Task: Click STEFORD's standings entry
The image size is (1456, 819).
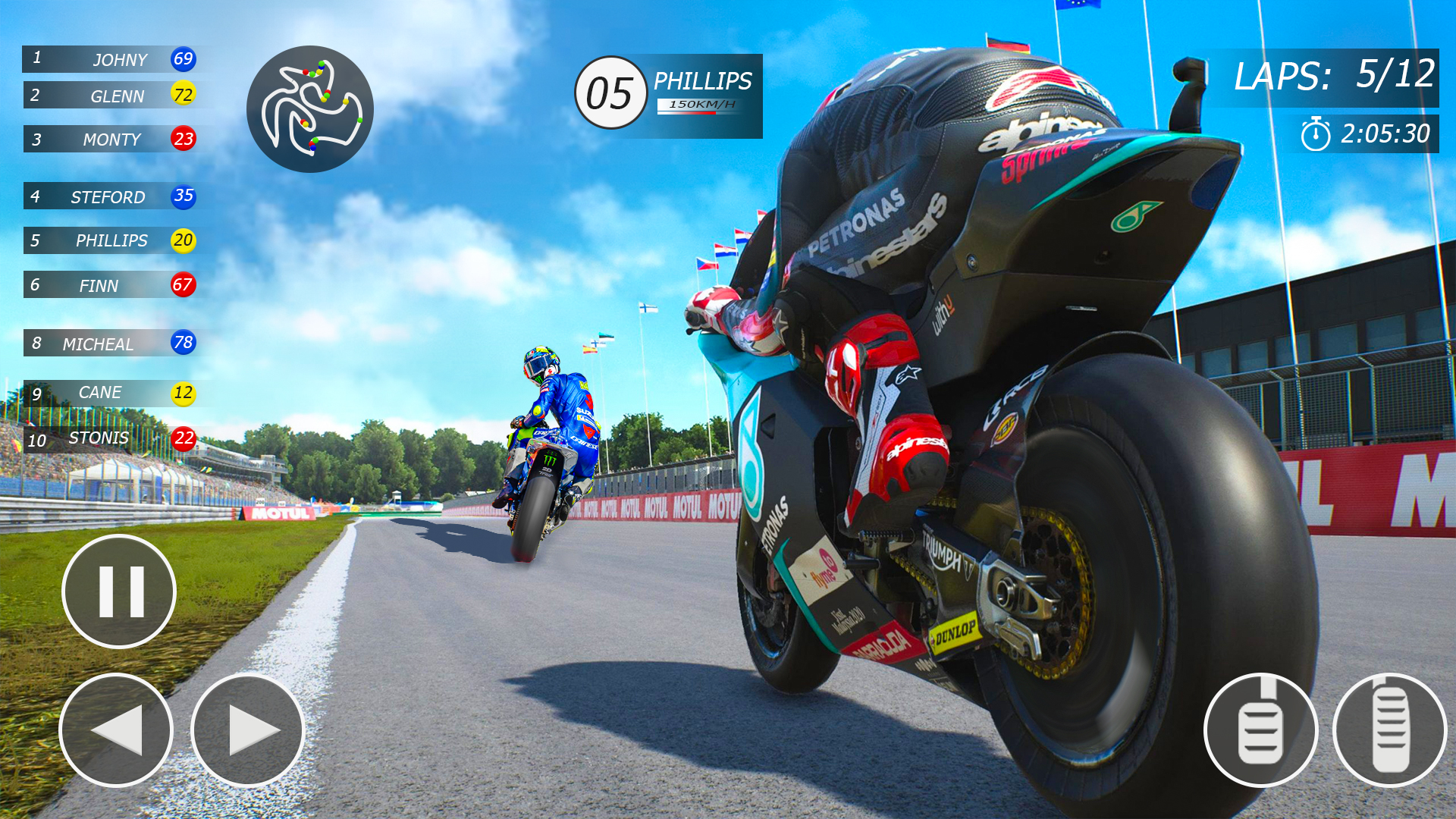Action: 110,196
